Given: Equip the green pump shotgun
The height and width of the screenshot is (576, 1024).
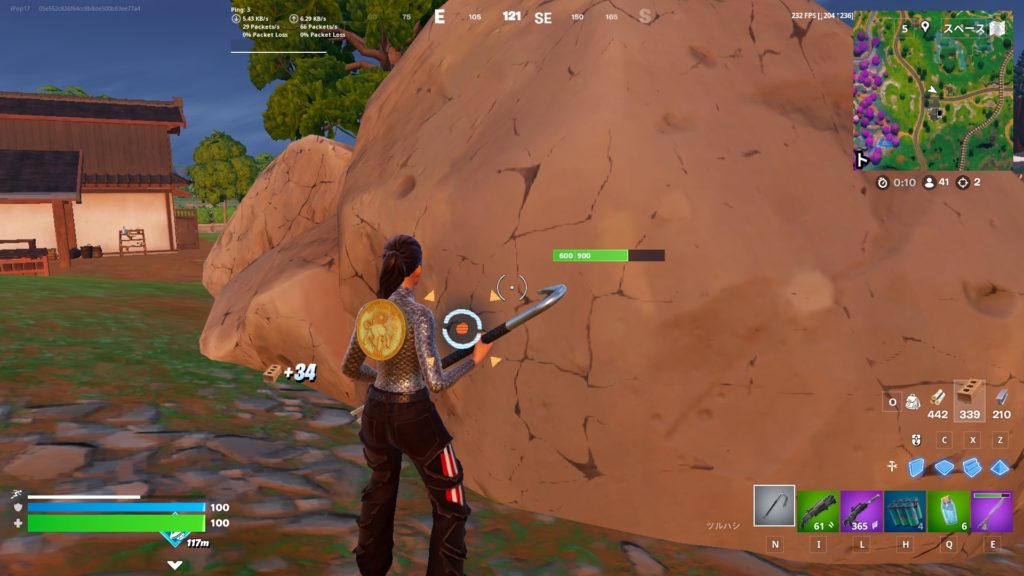Looking at the screenshot, I should click(x=818, y=510).
